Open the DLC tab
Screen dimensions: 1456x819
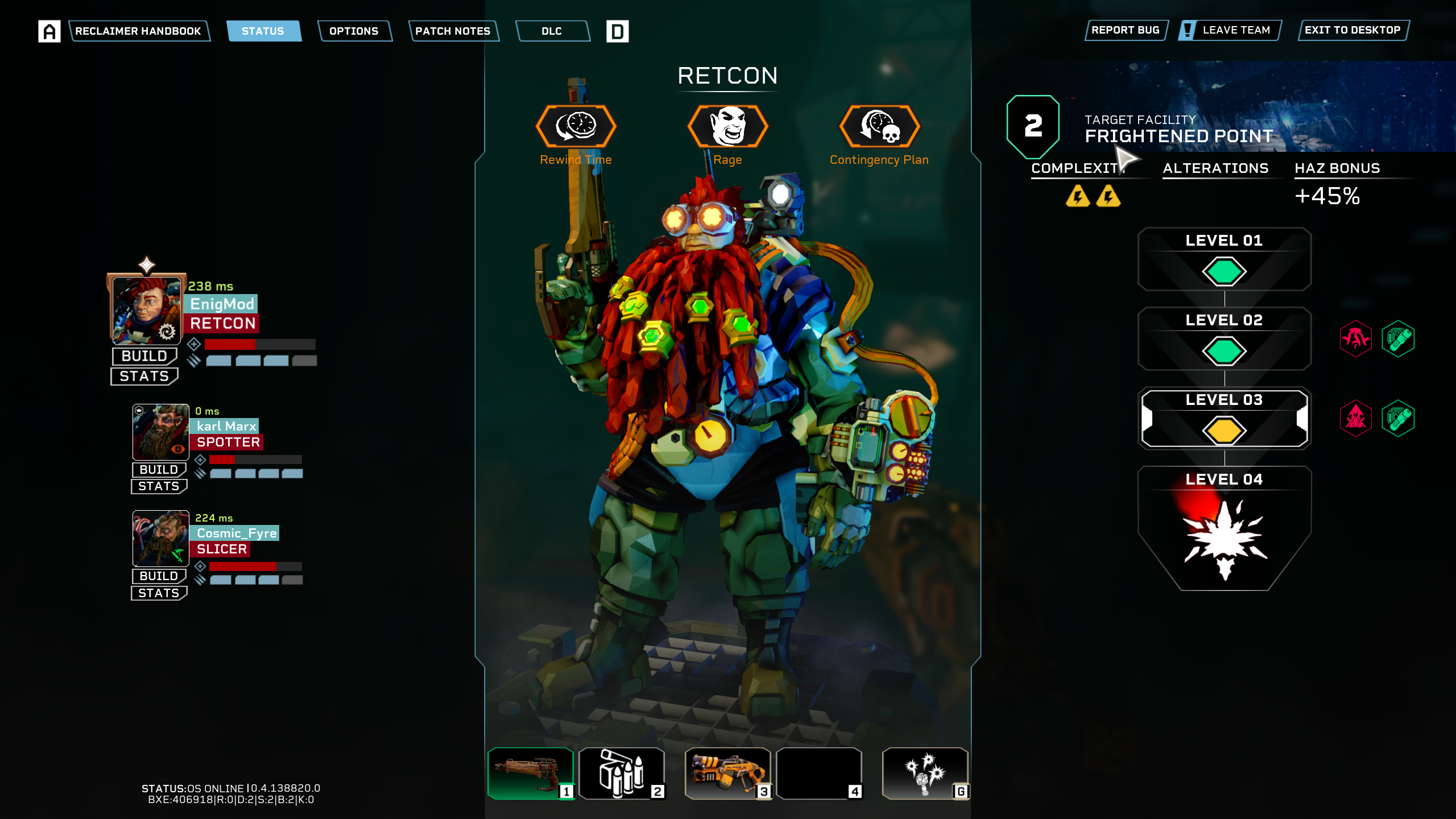[x=552, y=31]
